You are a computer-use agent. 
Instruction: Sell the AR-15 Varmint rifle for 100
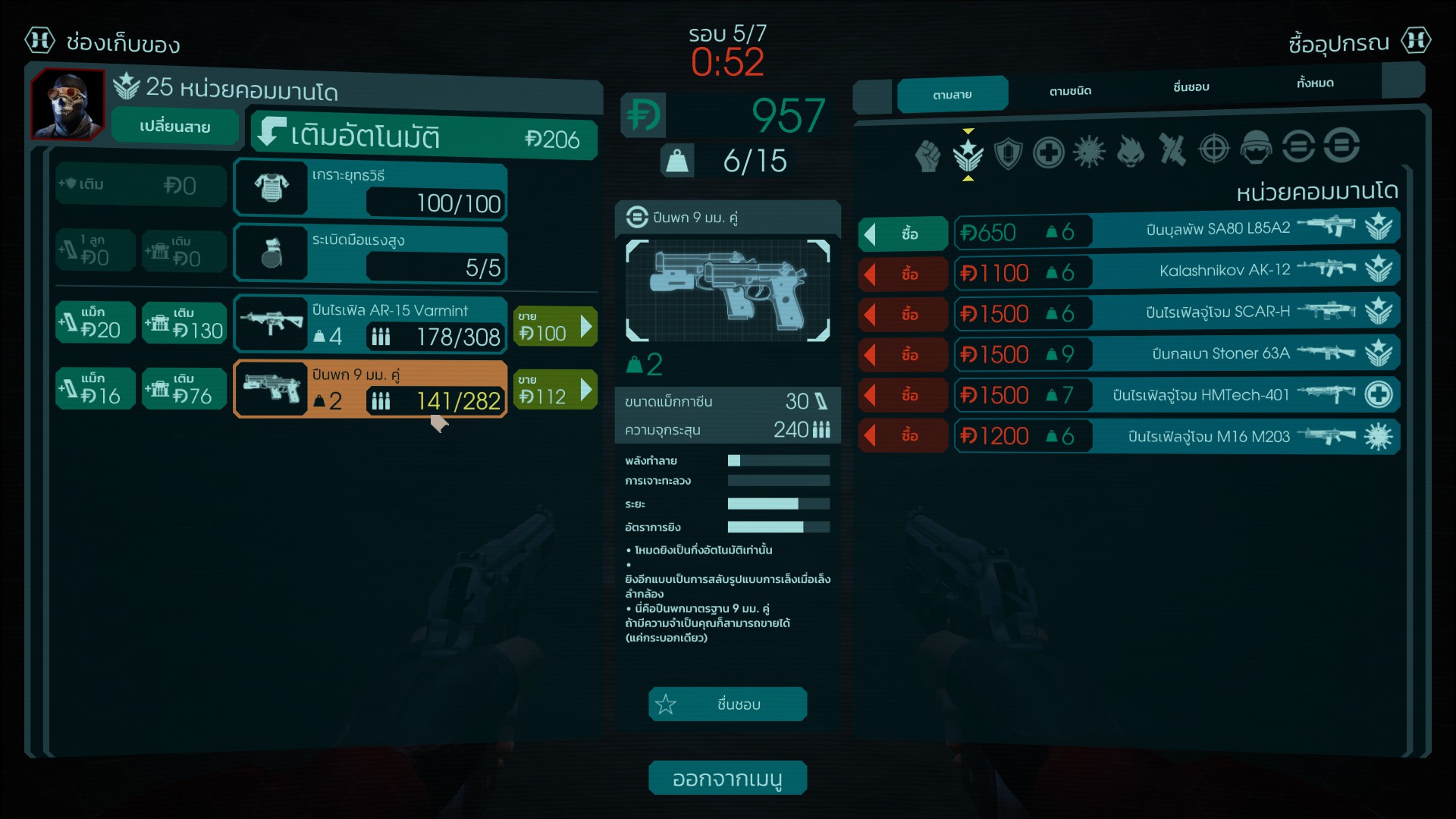(x=554, y=327)
